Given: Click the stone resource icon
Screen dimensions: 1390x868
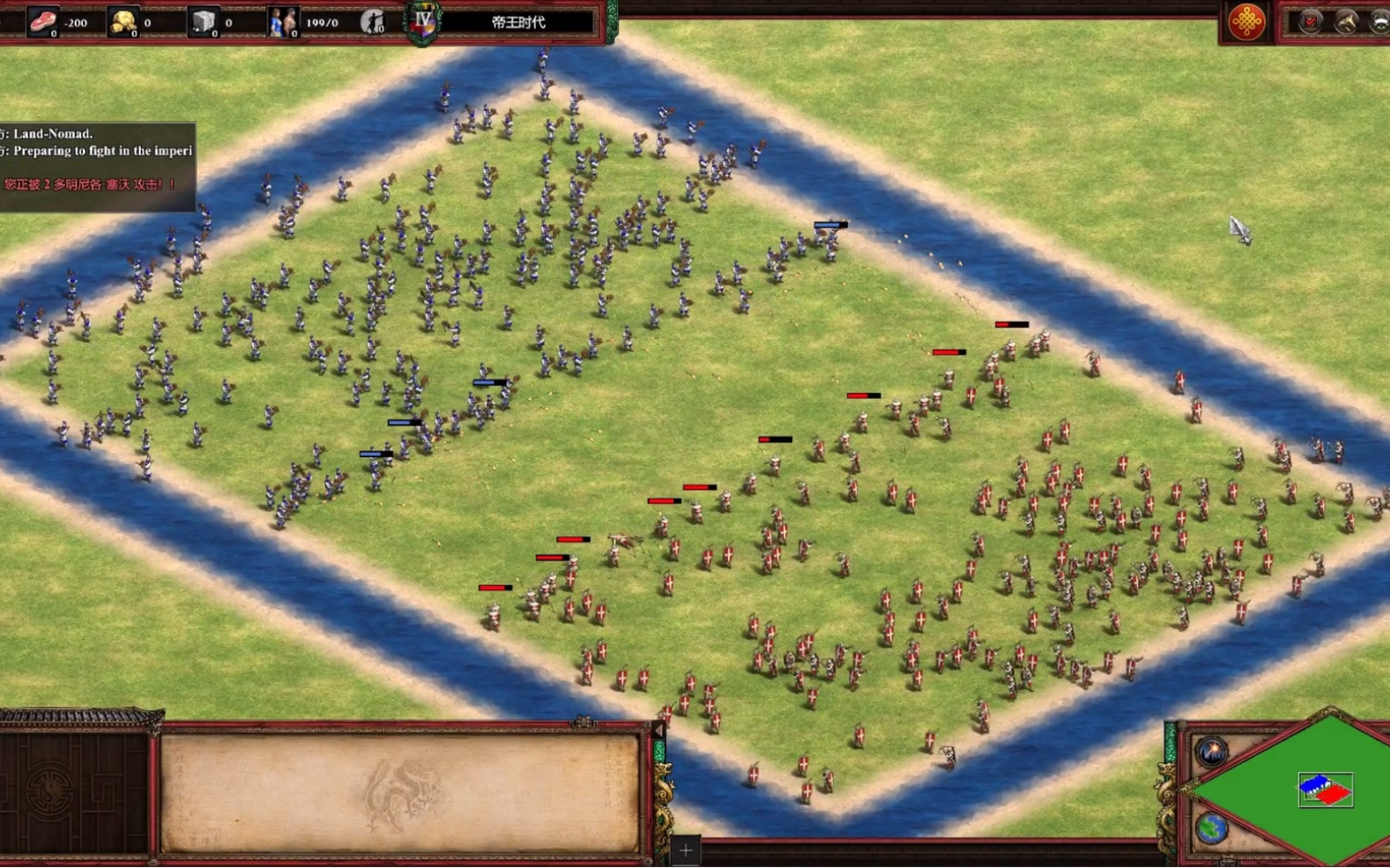Looking at the screenshot, I should click(x=204, y=21).
